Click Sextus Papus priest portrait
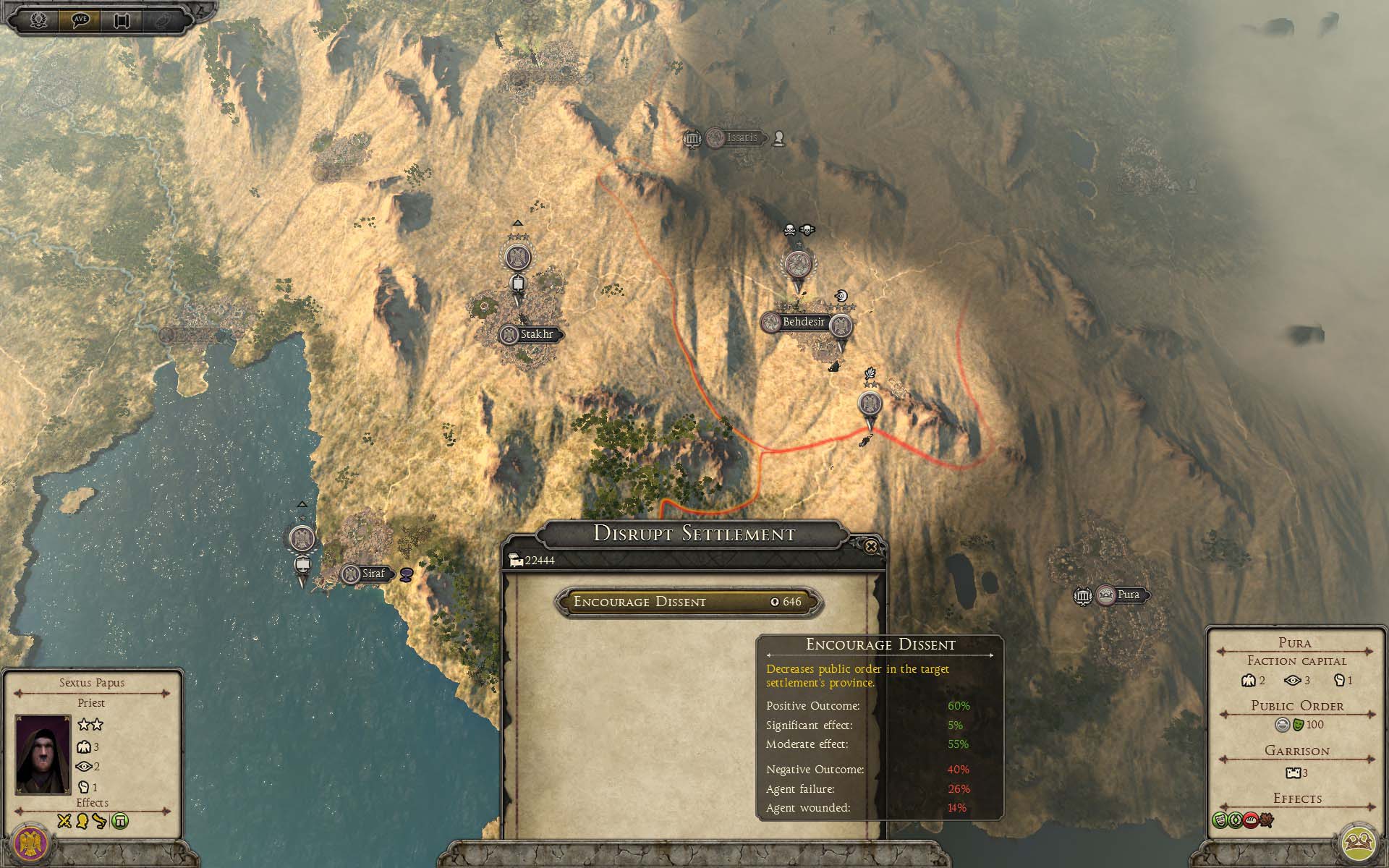This screenshot has width=1389, height=868. tap(43, 754)
